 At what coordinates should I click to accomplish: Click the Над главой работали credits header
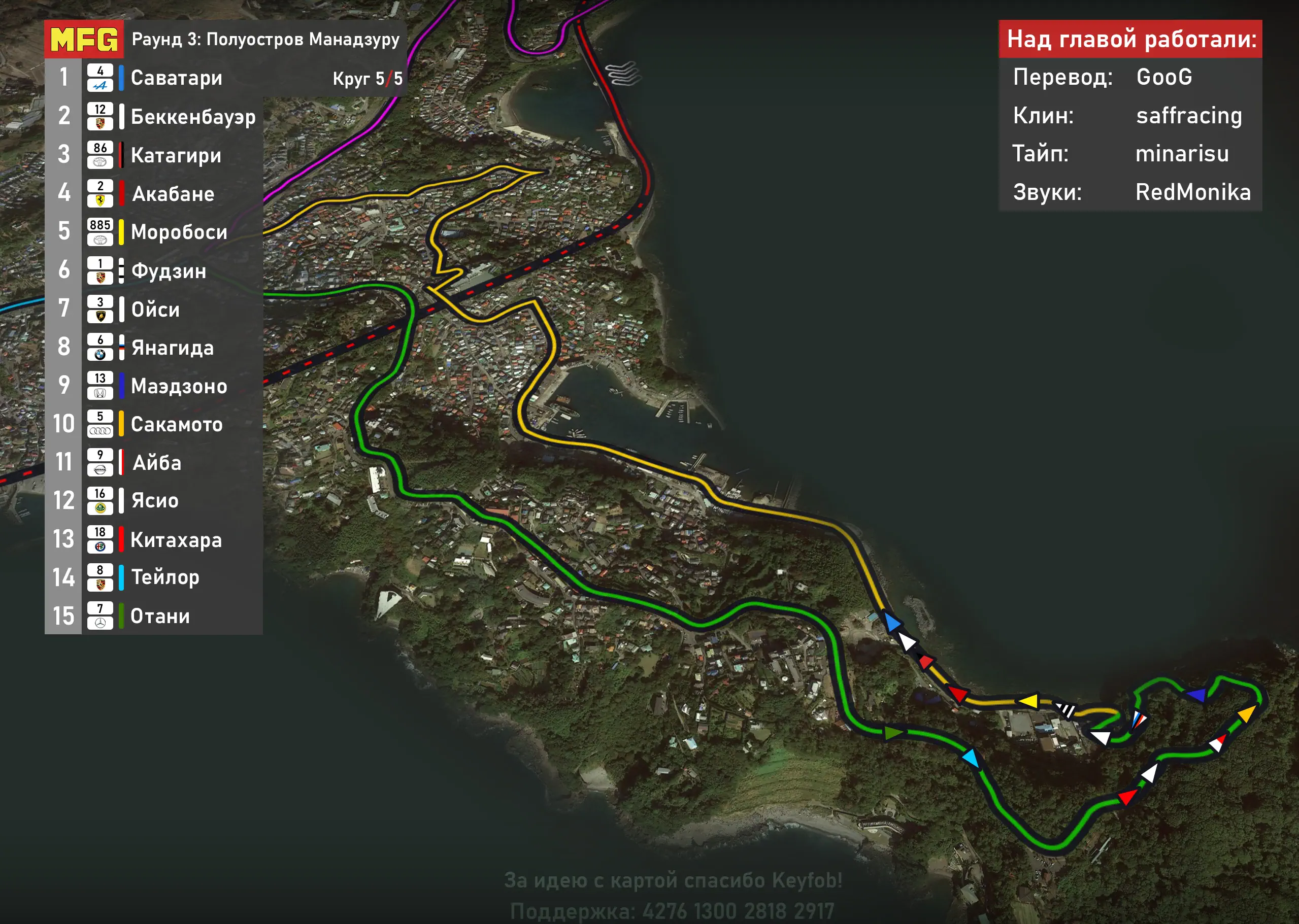[1130, 39]
